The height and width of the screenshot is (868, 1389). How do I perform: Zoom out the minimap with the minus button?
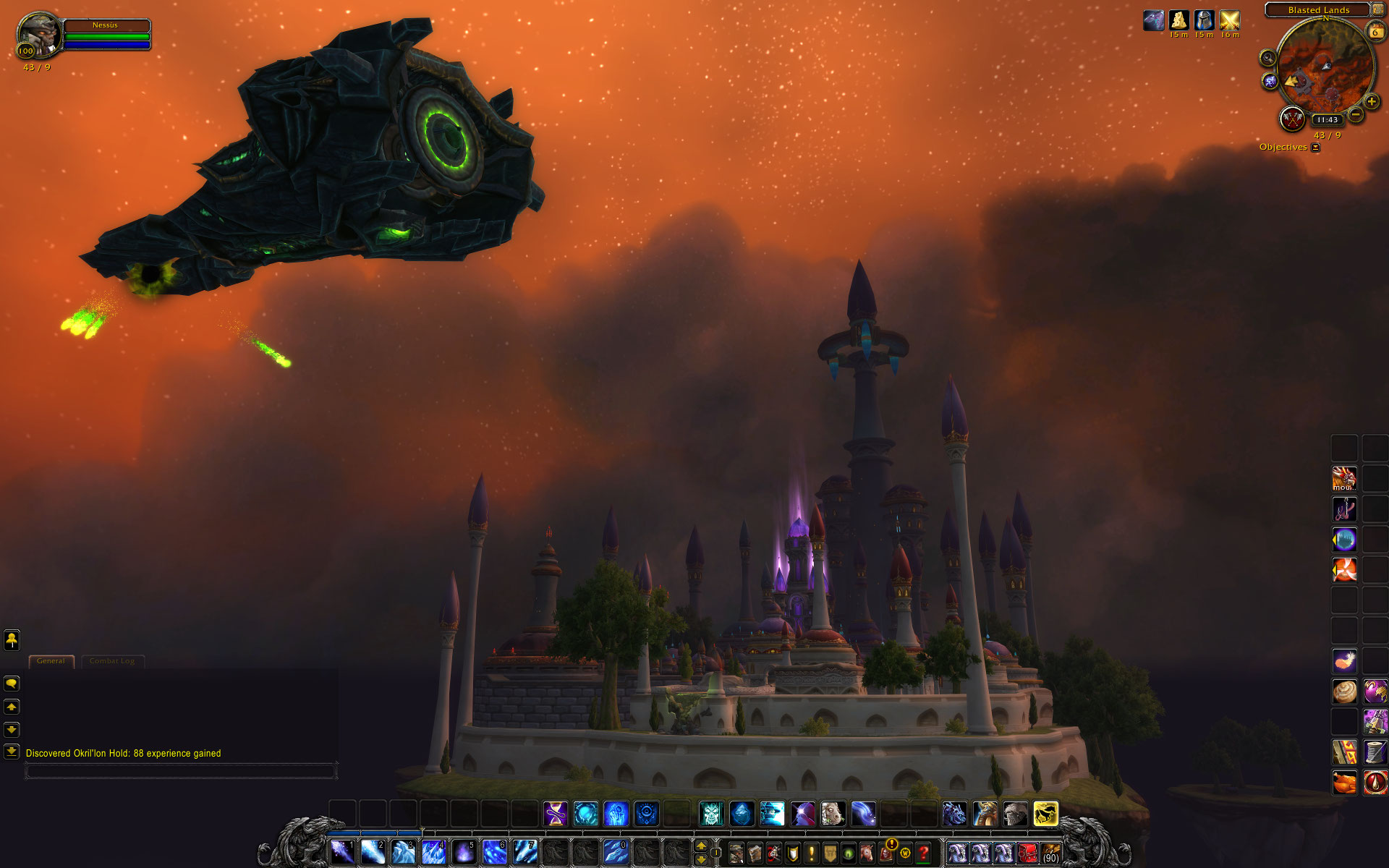tap(1356, 114)
